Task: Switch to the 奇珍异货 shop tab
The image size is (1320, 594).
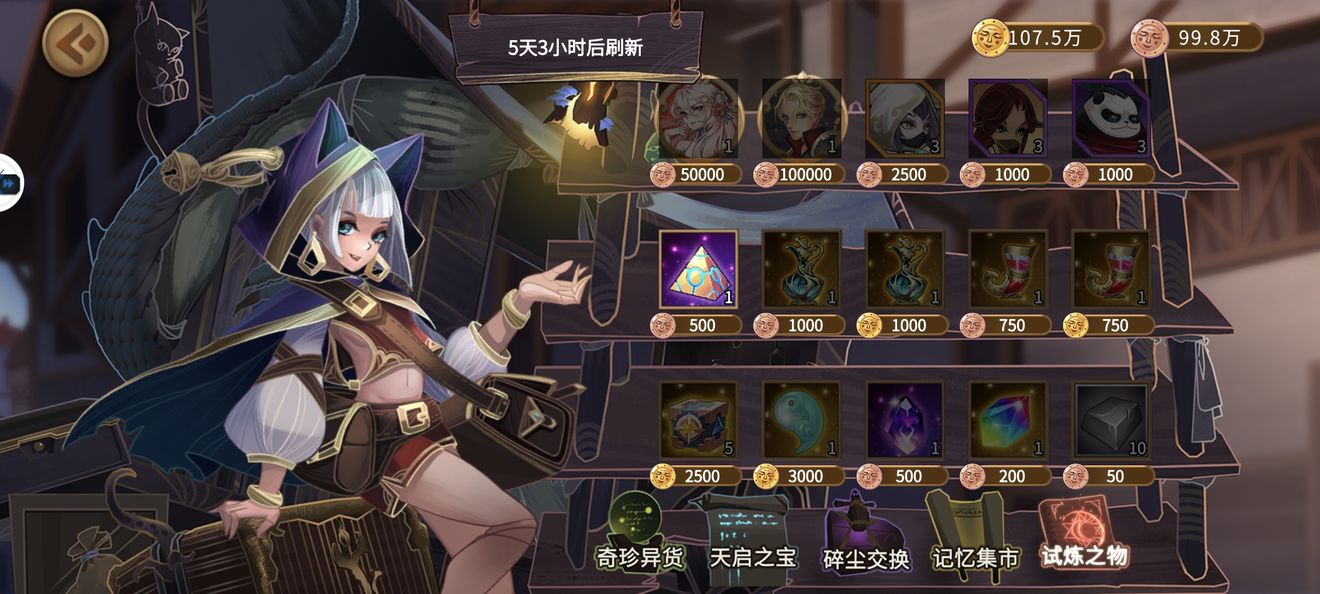Action: coord(641,540)
